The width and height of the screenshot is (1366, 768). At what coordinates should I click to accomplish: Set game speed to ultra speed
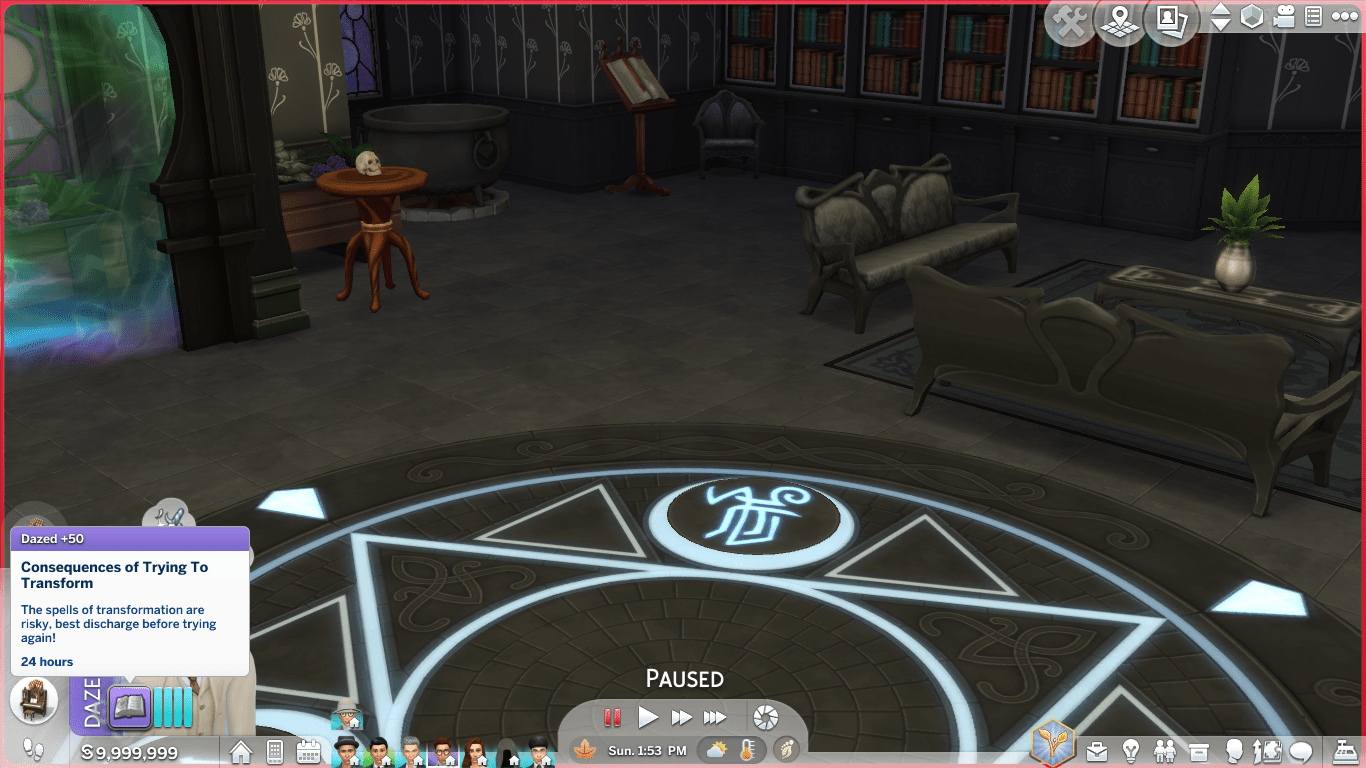click(x=715, y=717)
